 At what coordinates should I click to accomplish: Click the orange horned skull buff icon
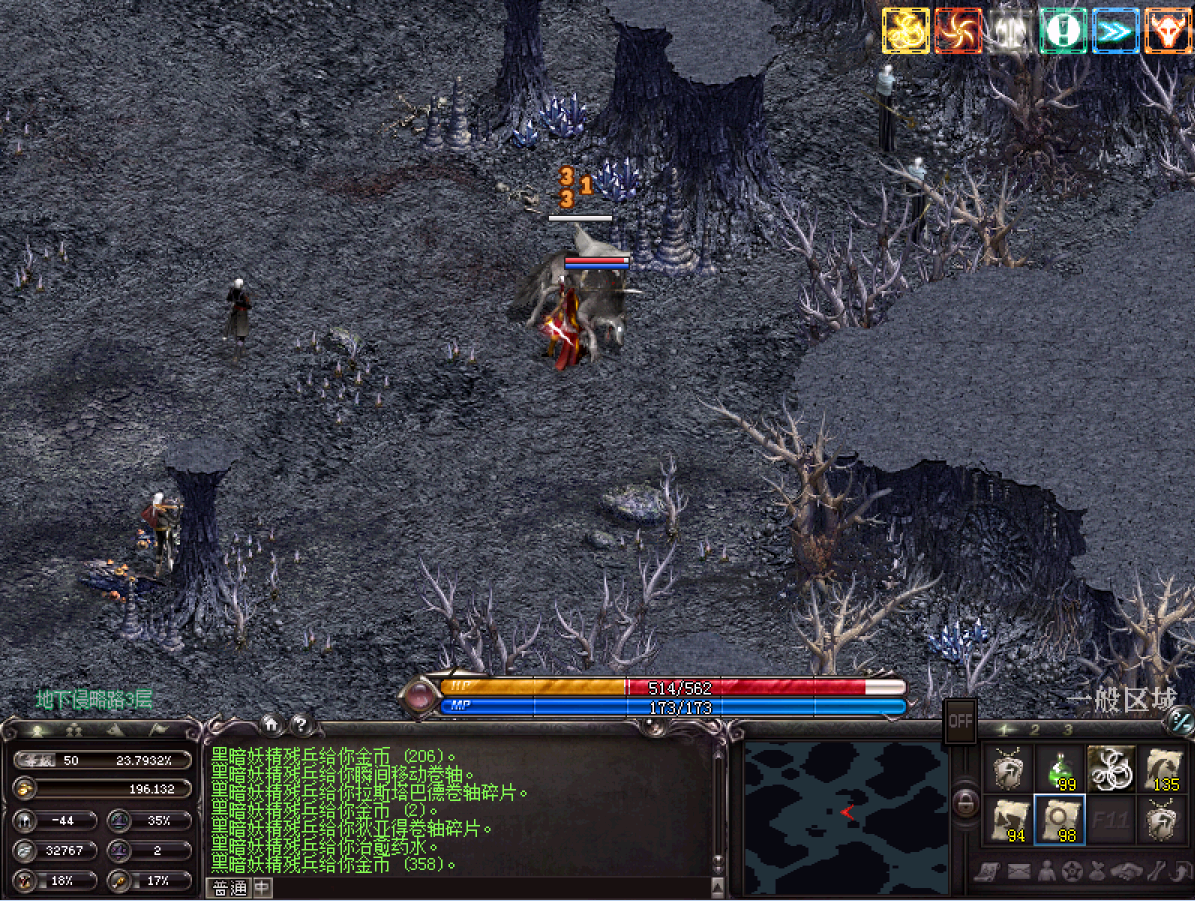(x=1166, y=31)
